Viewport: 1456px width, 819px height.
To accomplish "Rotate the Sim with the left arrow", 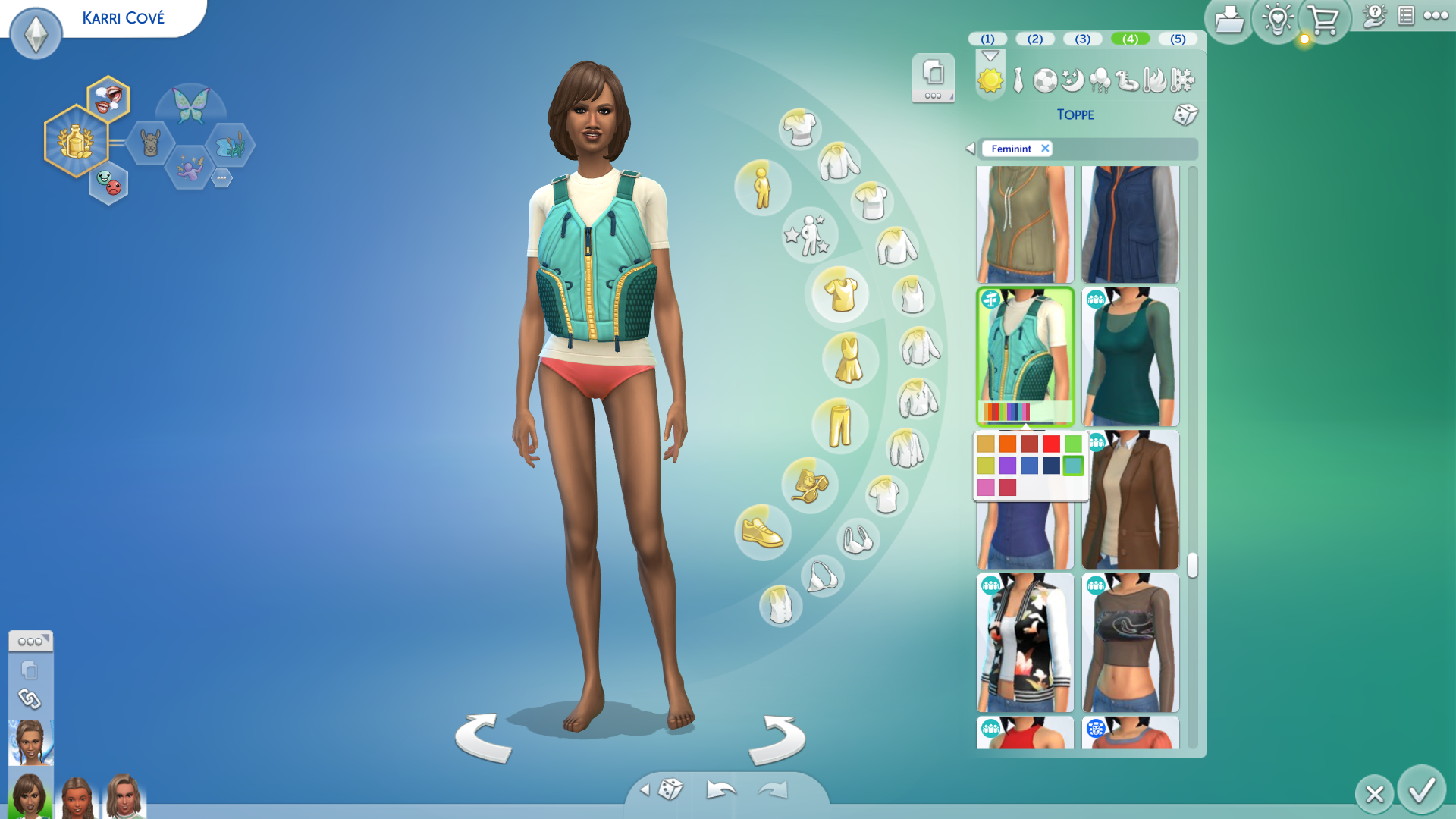I will [483, 738].
